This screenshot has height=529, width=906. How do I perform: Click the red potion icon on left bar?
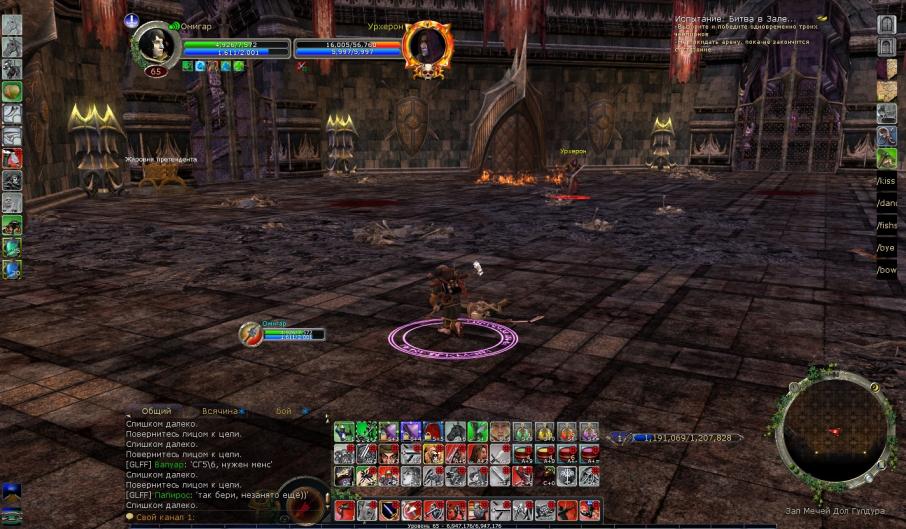(12, 158)
